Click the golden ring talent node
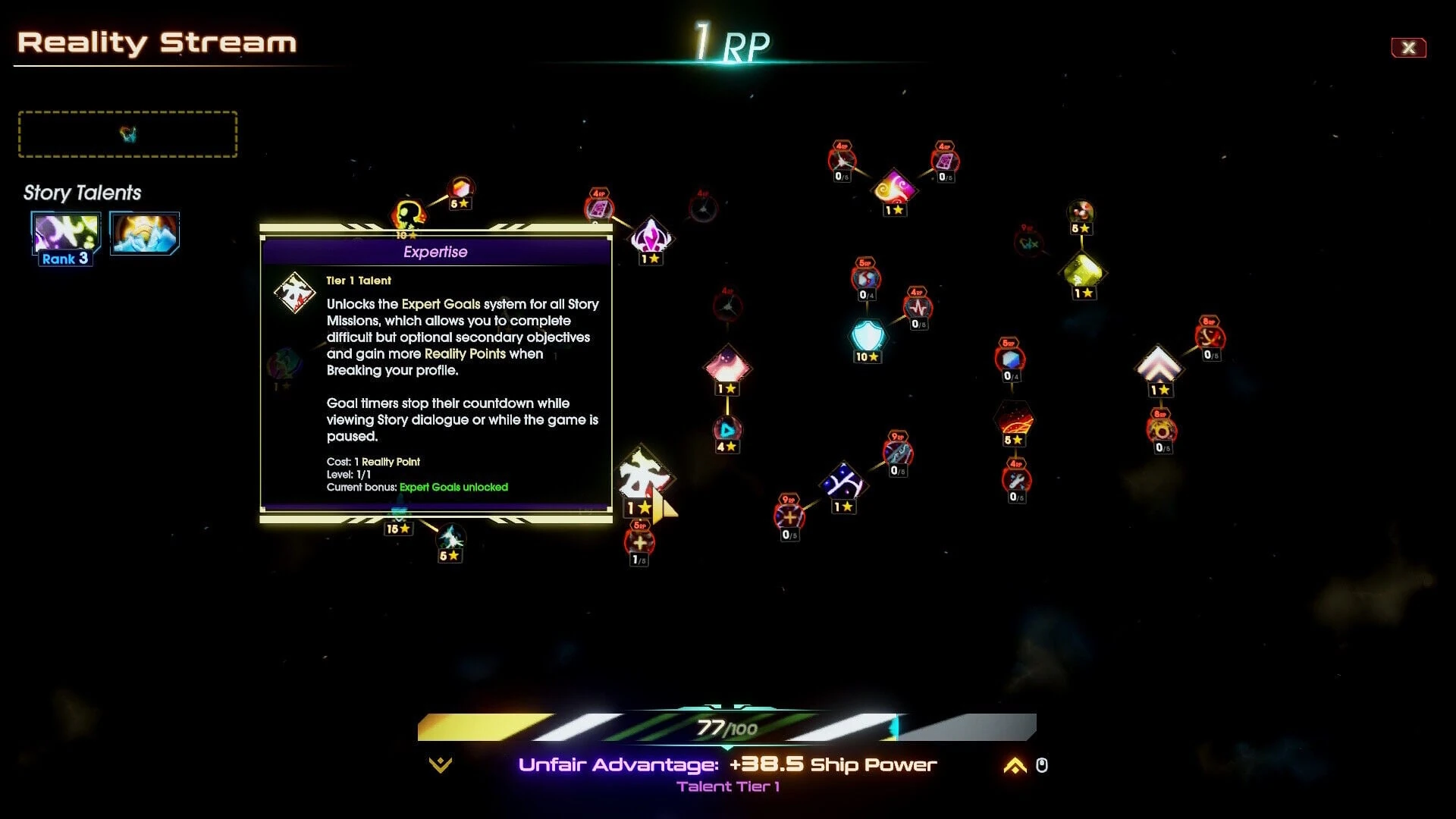Screen dimensions: 1456x819 pyautogui.click(x=1161, y=431)
